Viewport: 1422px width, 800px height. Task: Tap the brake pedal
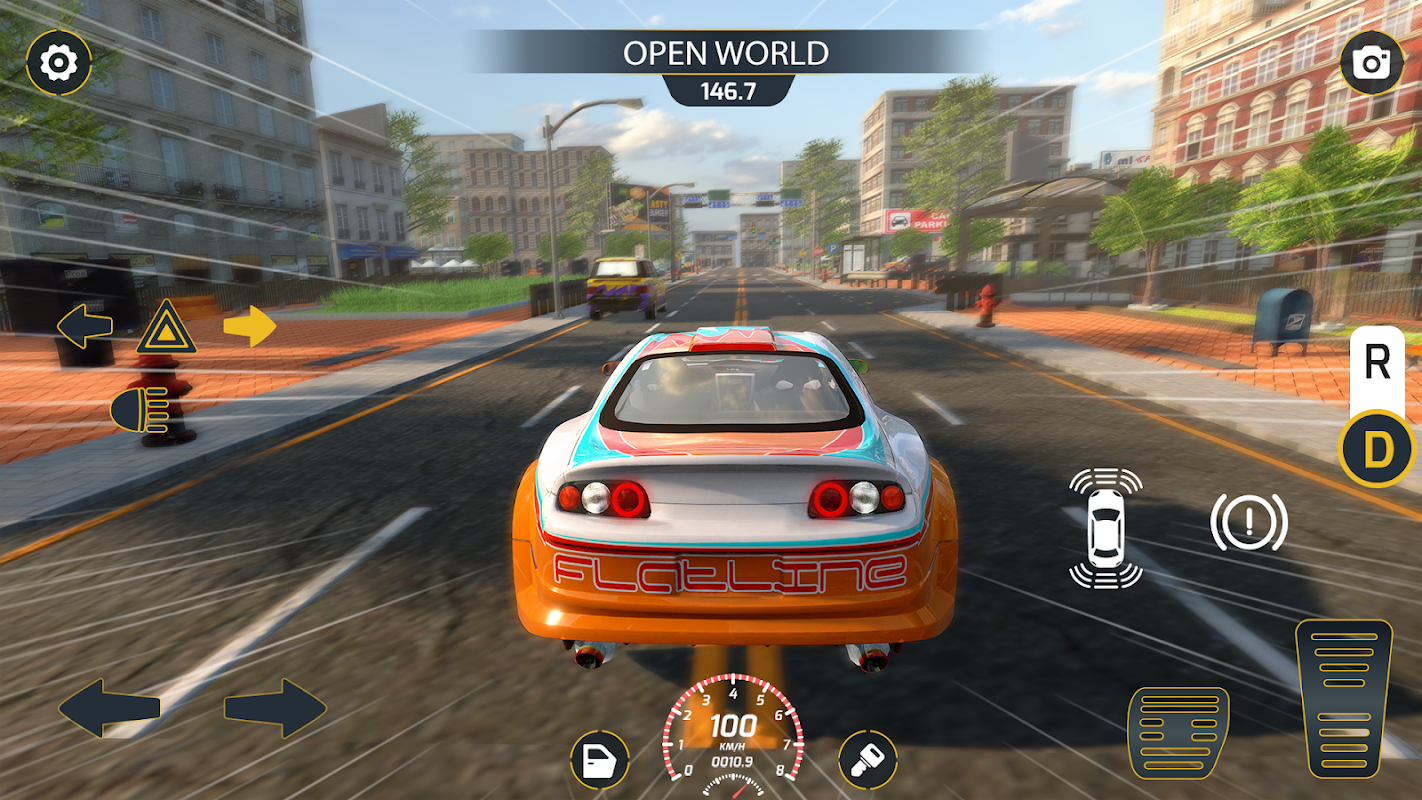coord(1178,732)
